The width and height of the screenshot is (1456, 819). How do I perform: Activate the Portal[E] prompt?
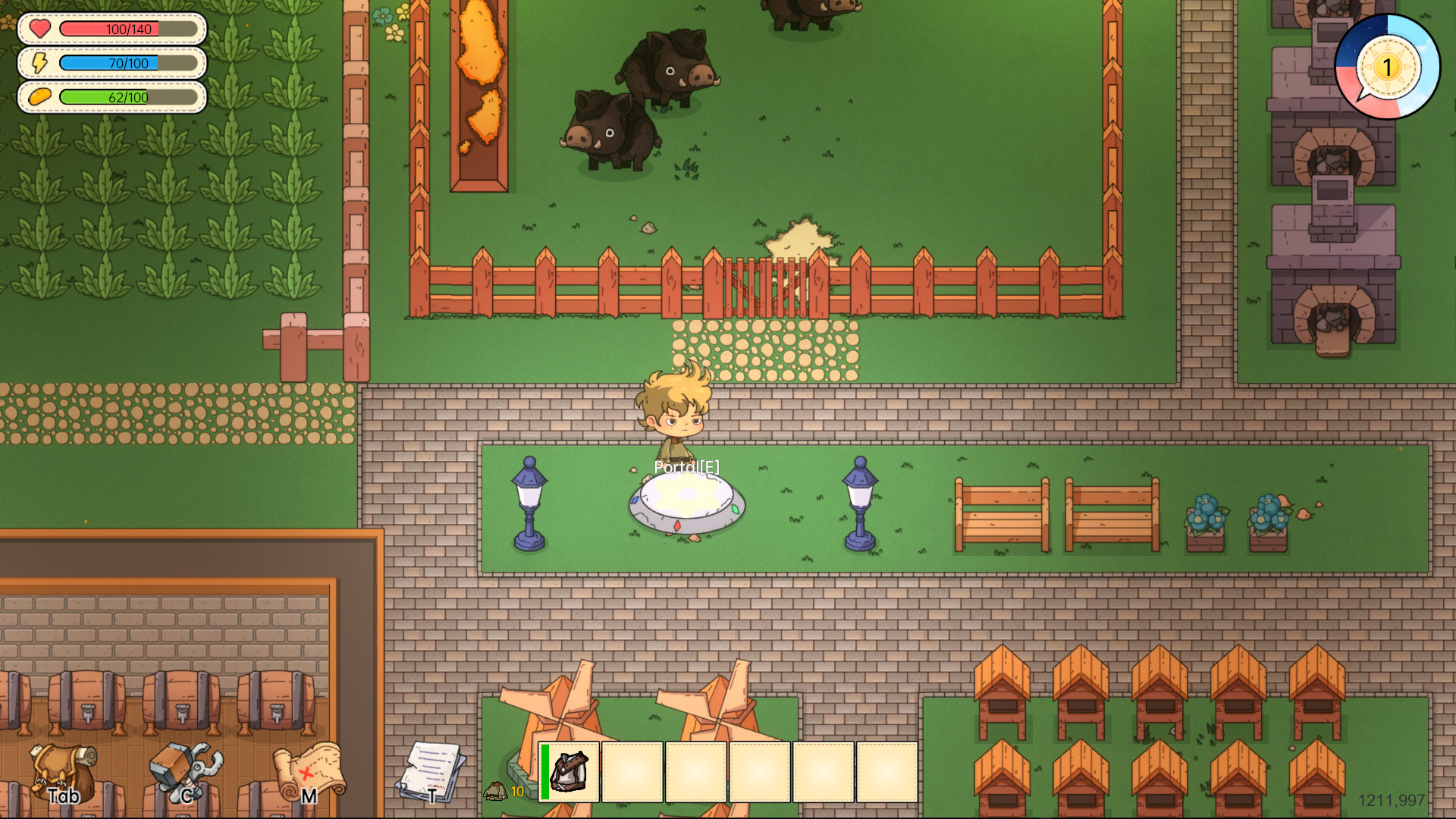tap(687, 469)
